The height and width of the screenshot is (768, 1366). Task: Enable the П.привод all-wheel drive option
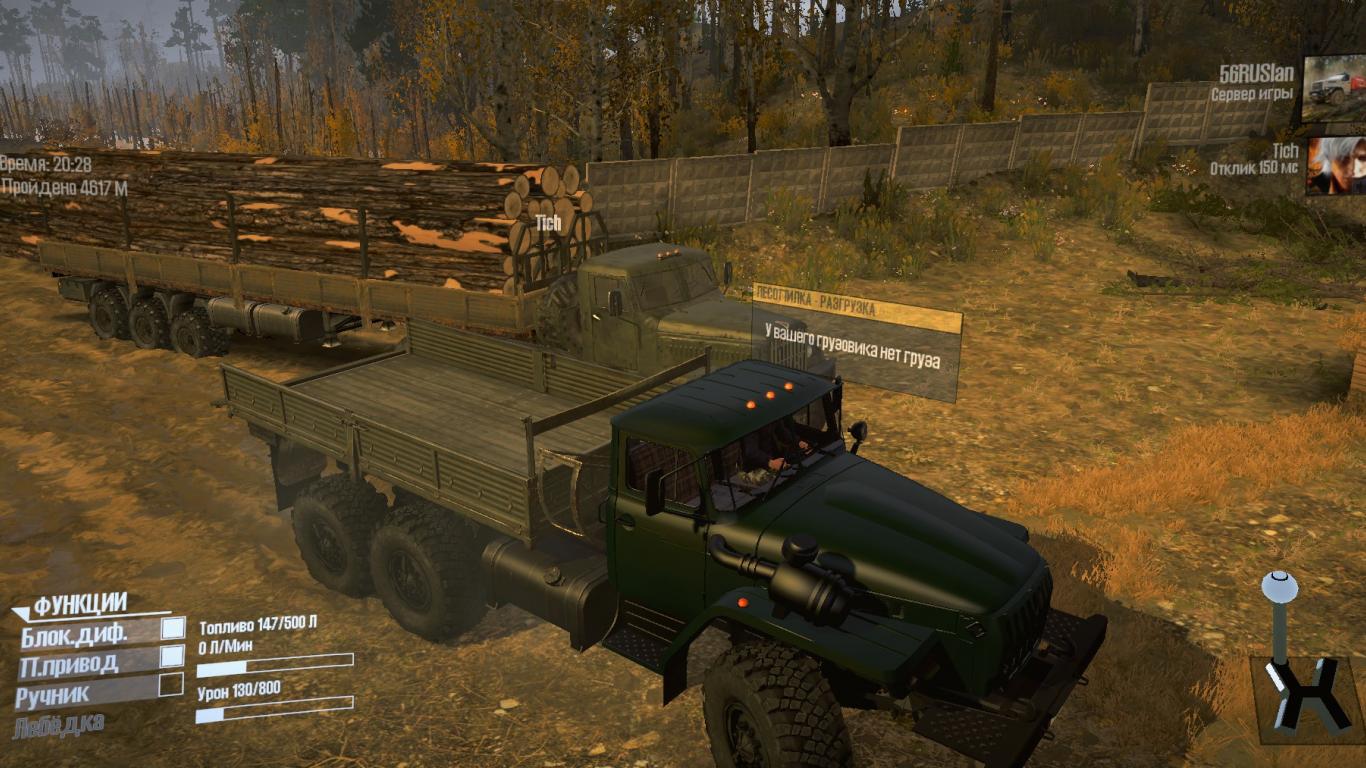point(173,656)
